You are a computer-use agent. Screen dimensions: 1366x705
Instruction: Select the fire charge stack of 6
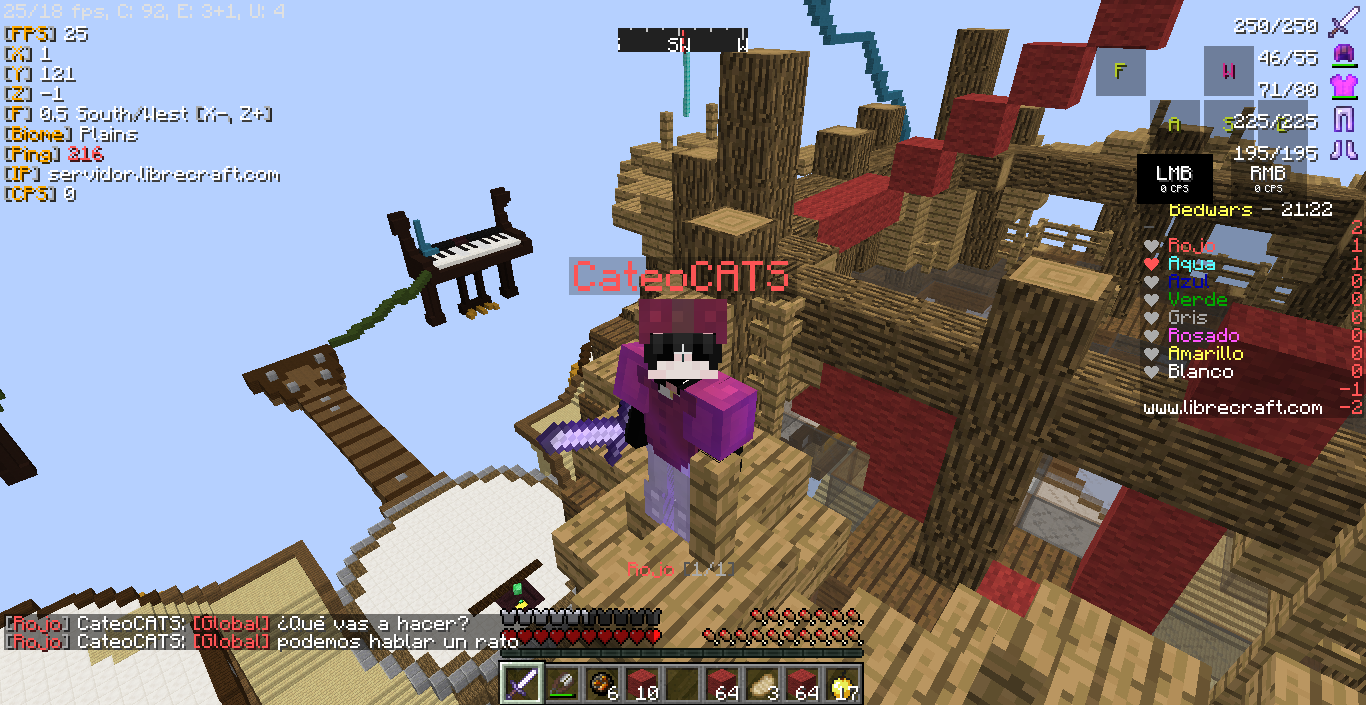pos(601,684)
